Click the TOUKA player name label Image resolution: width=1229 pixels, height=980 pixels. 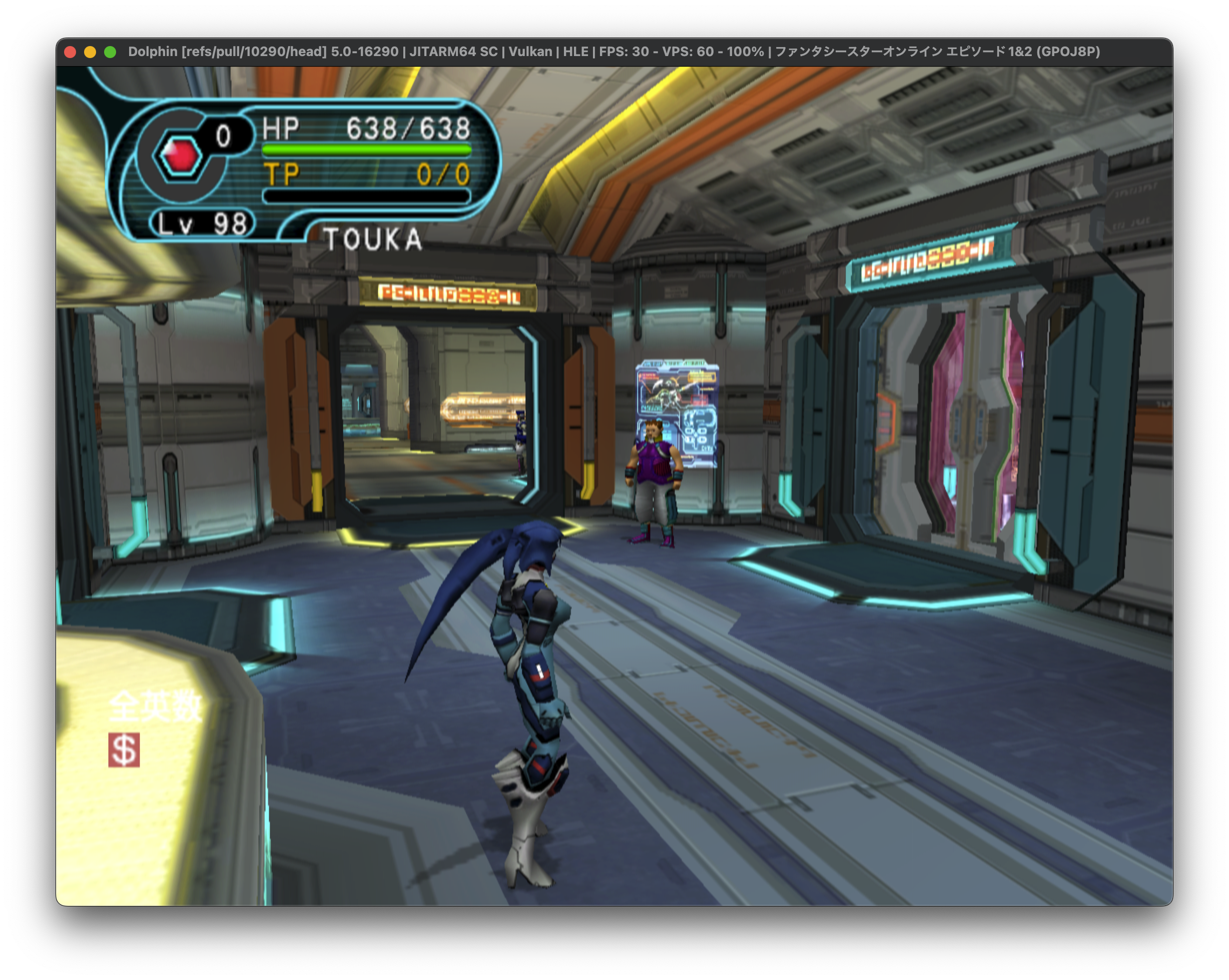373,239
